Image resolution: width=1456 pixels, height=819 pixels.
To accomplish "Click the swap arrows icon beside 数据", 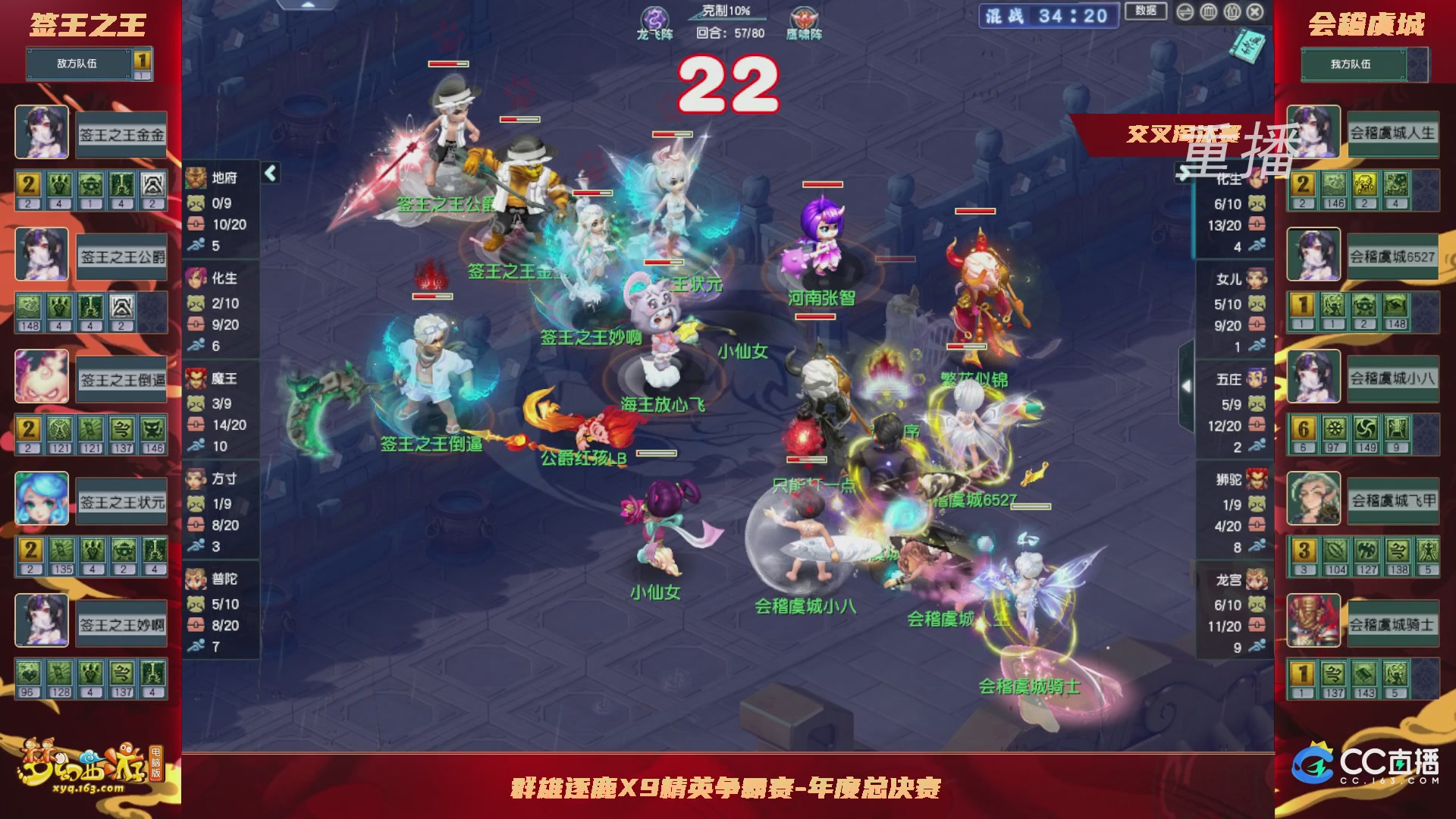I will (x=1185, y=11).
